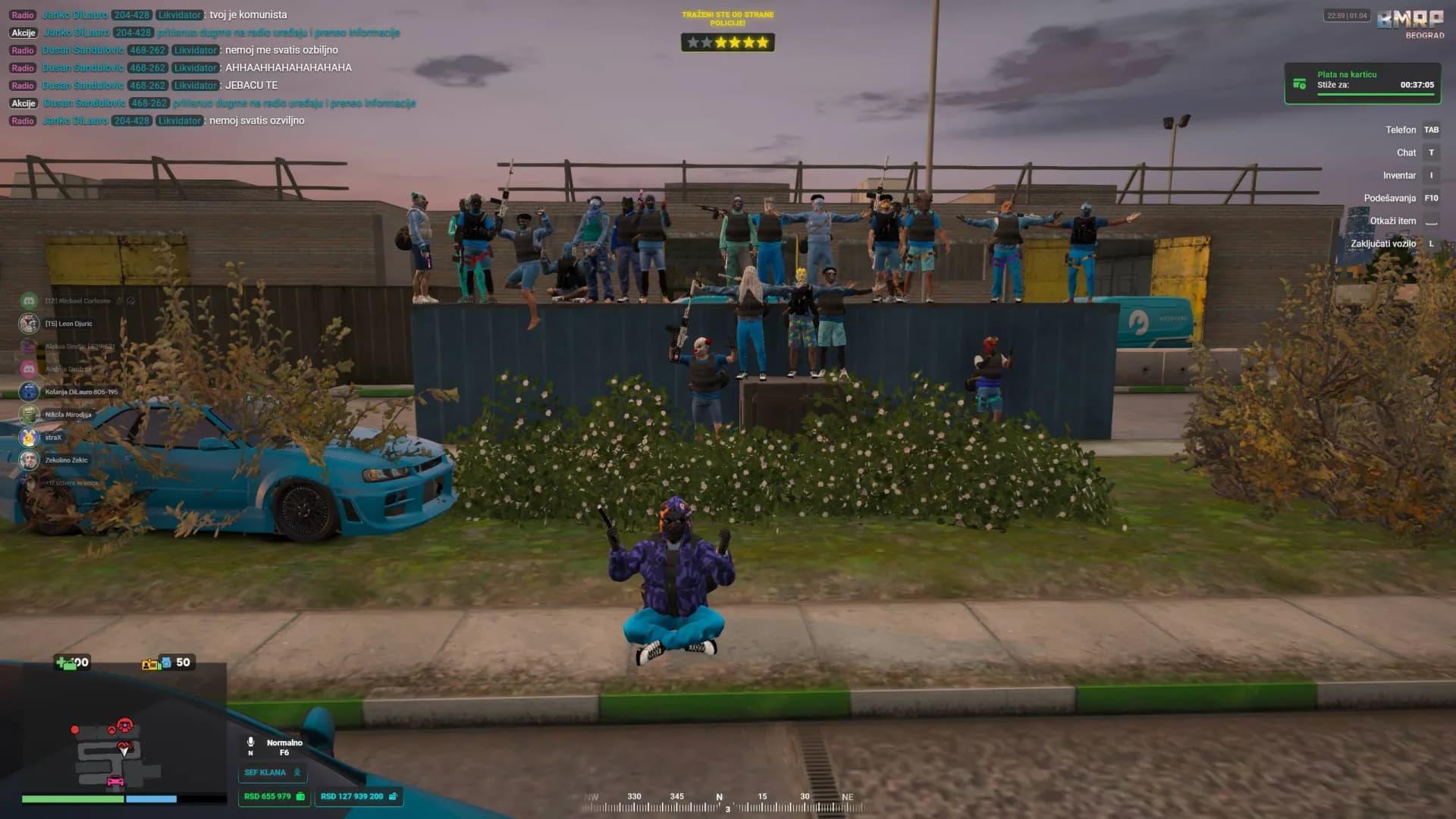Click the bank icon beside RSD 127 939 200
Image resolution: width=1456 pixels, height=819 pixels.
tap(392, 797)
